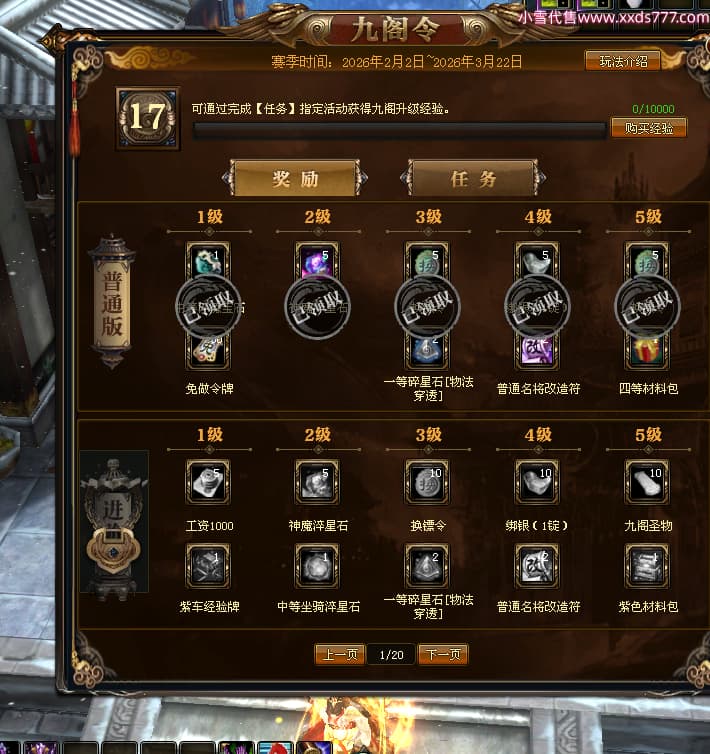Screen dimensions: 710x754
Task: Switch to the 奖励 rewards tab
Action: (x=295, y=179)
